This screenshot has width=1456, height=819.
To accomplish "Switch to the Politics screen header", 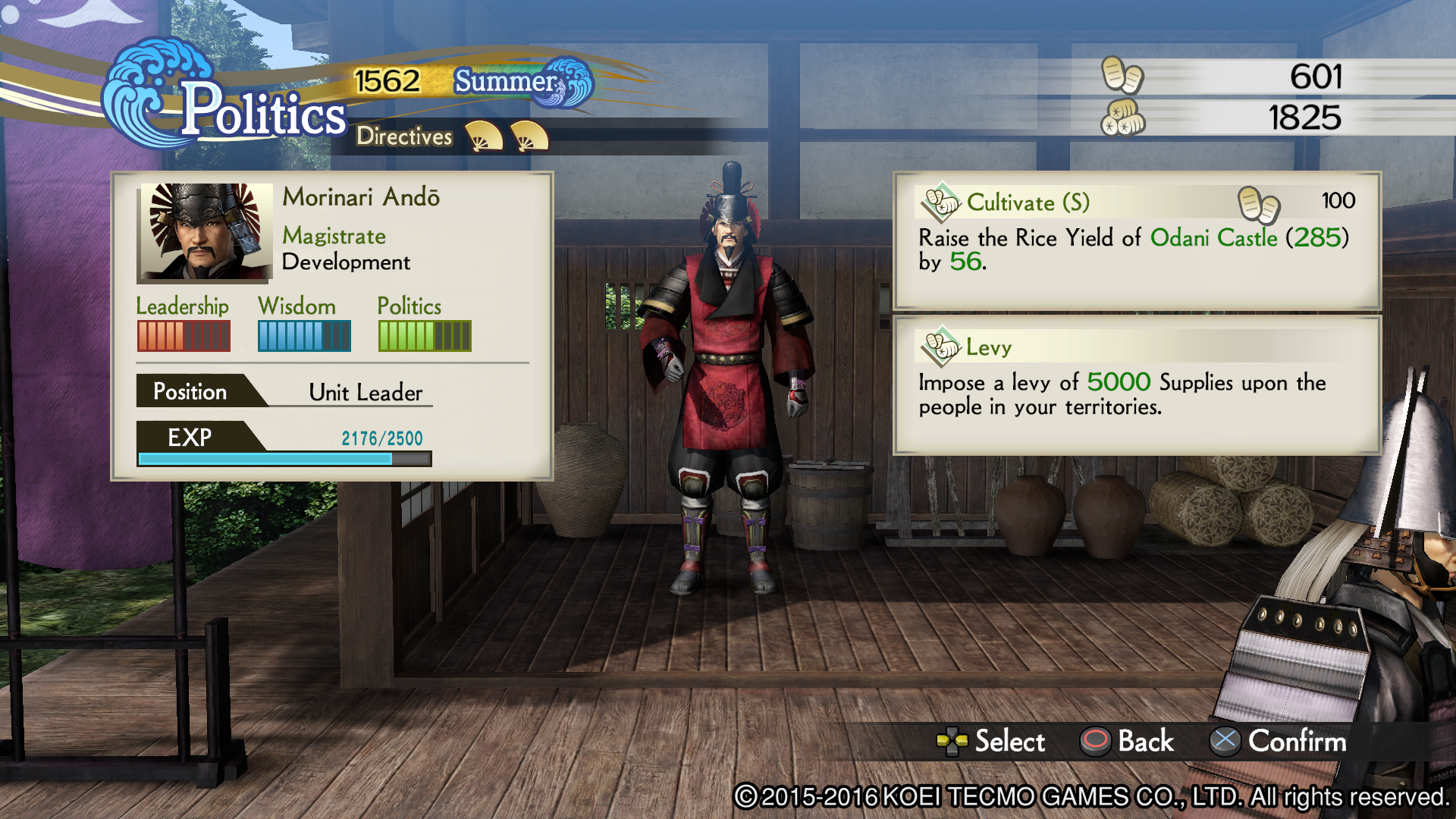I will coord(264,112).
